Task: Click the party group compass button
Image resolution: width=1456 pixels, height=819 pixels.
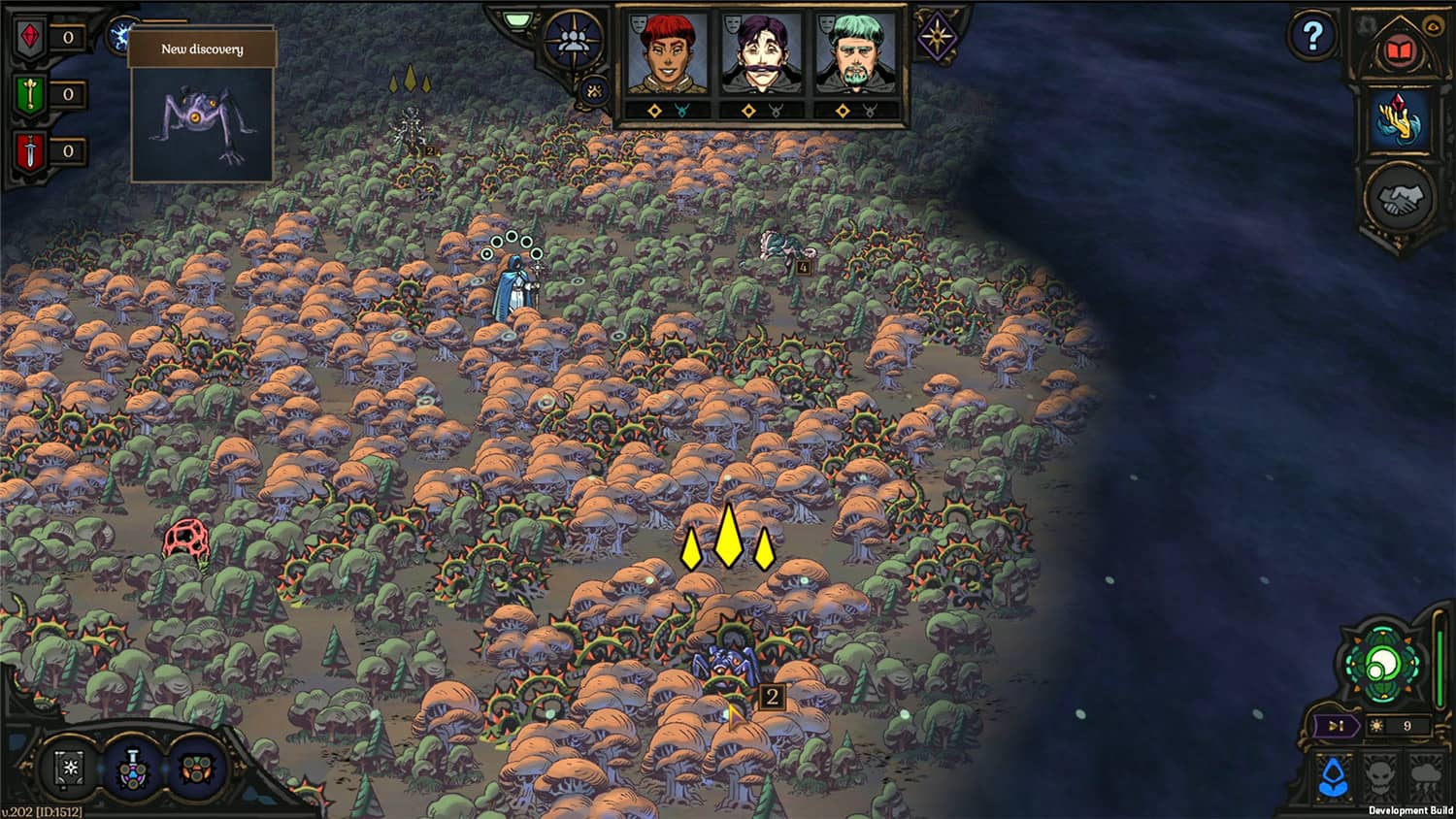Action: click(574, 40)
